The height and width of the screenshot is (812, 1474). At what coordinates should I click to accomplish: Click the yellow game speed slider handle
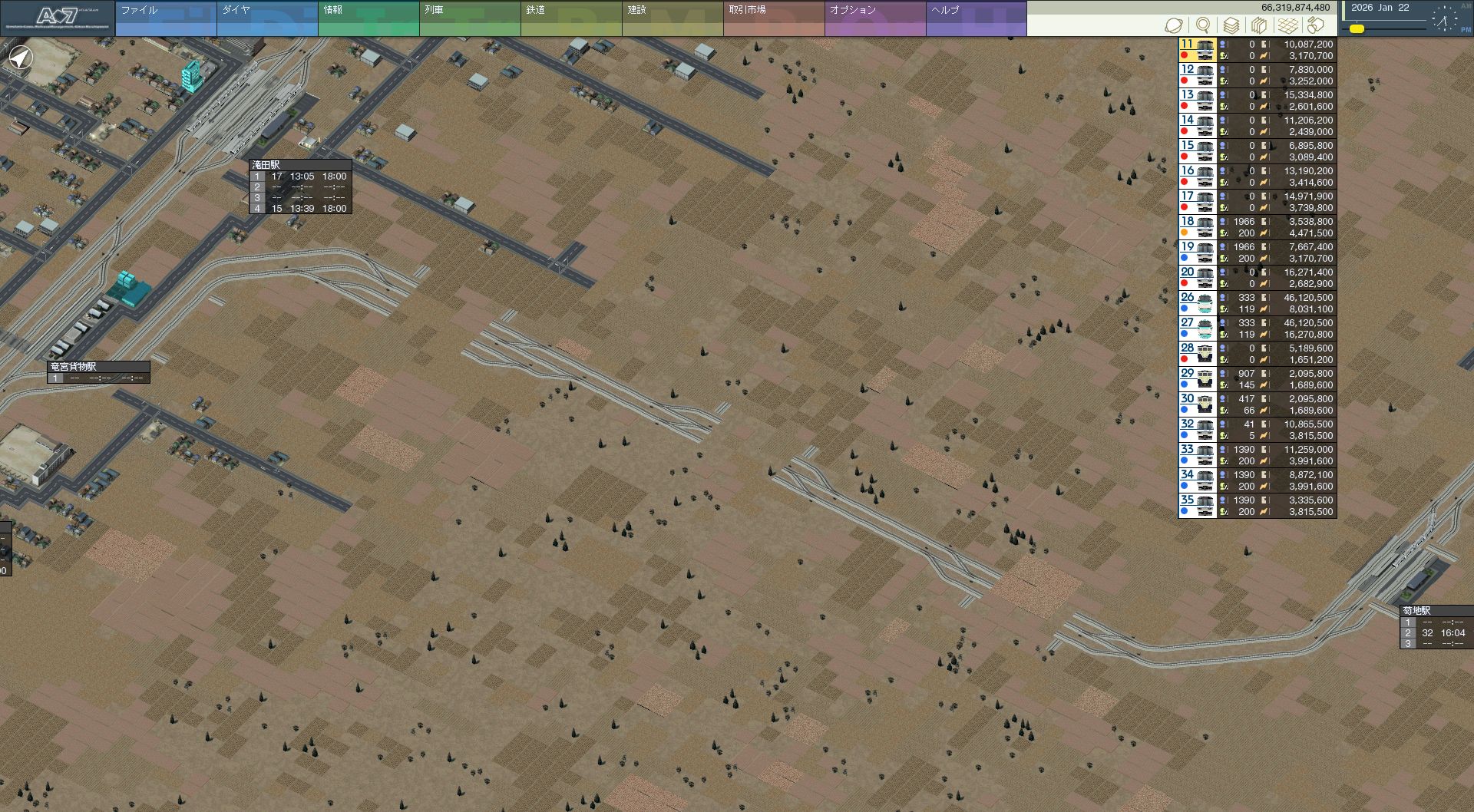1357,29
